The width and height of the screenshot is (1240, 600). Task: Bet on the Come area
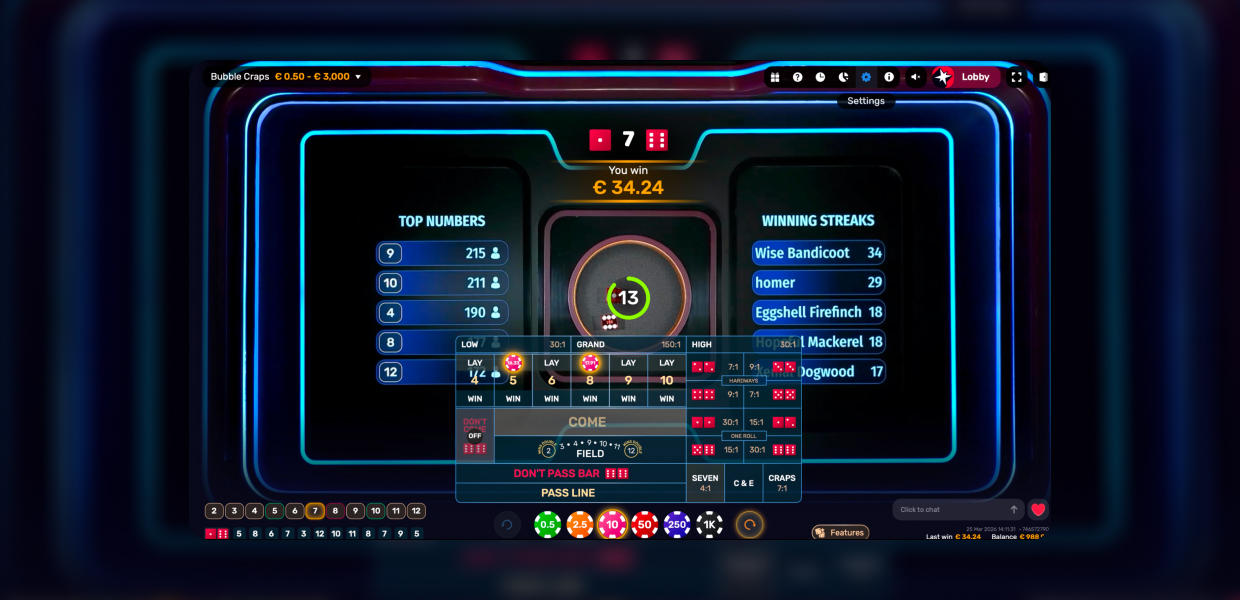click(588, 422)
